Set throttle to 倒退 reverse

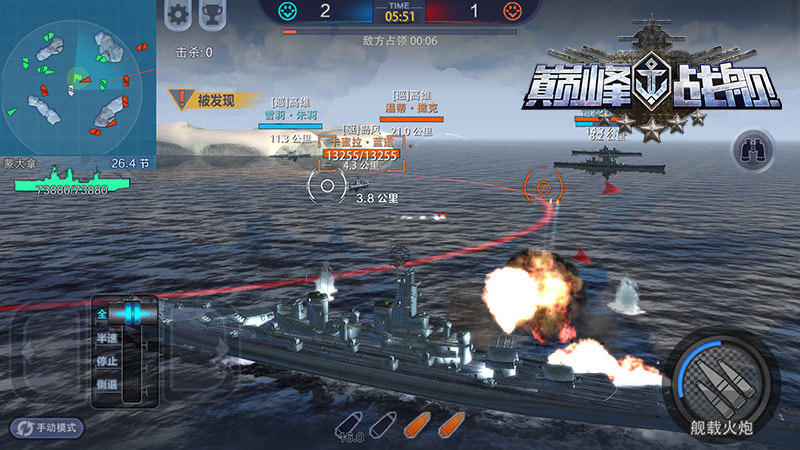106,384
